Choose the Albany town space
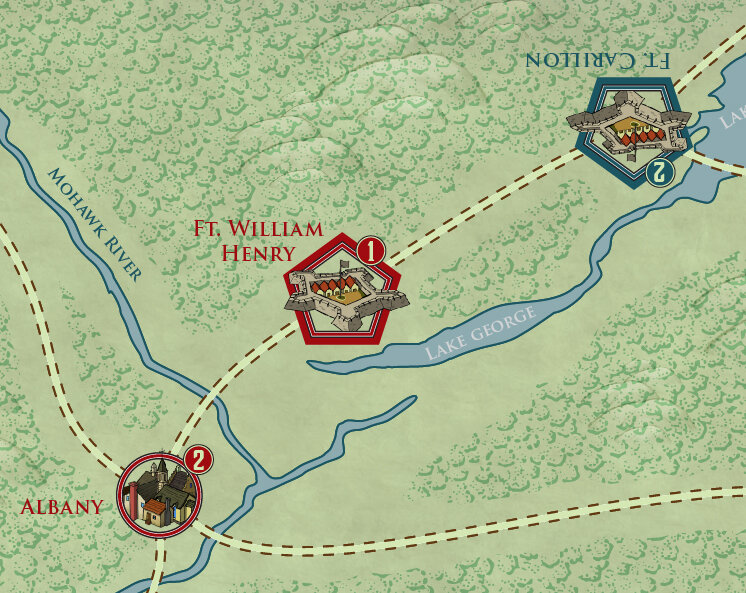Viewport: 746px width, 593px height. point(159,495)
